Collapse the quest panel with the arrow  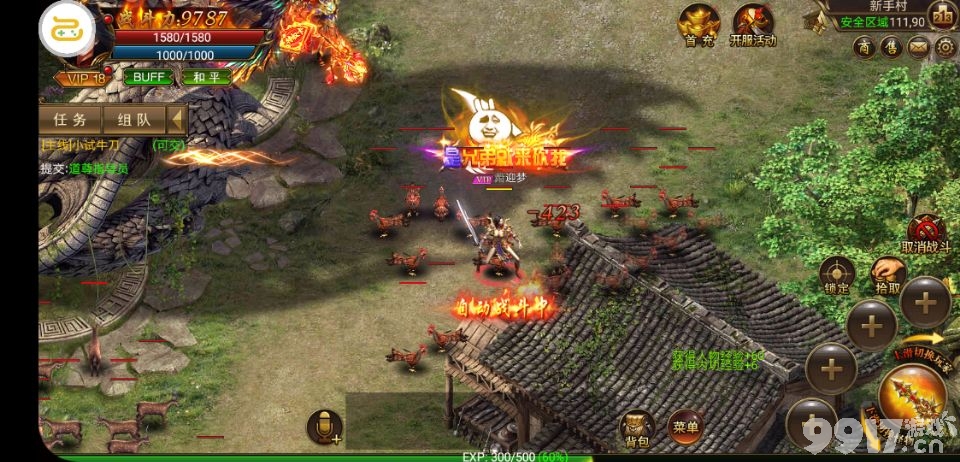tap(178, 119)
